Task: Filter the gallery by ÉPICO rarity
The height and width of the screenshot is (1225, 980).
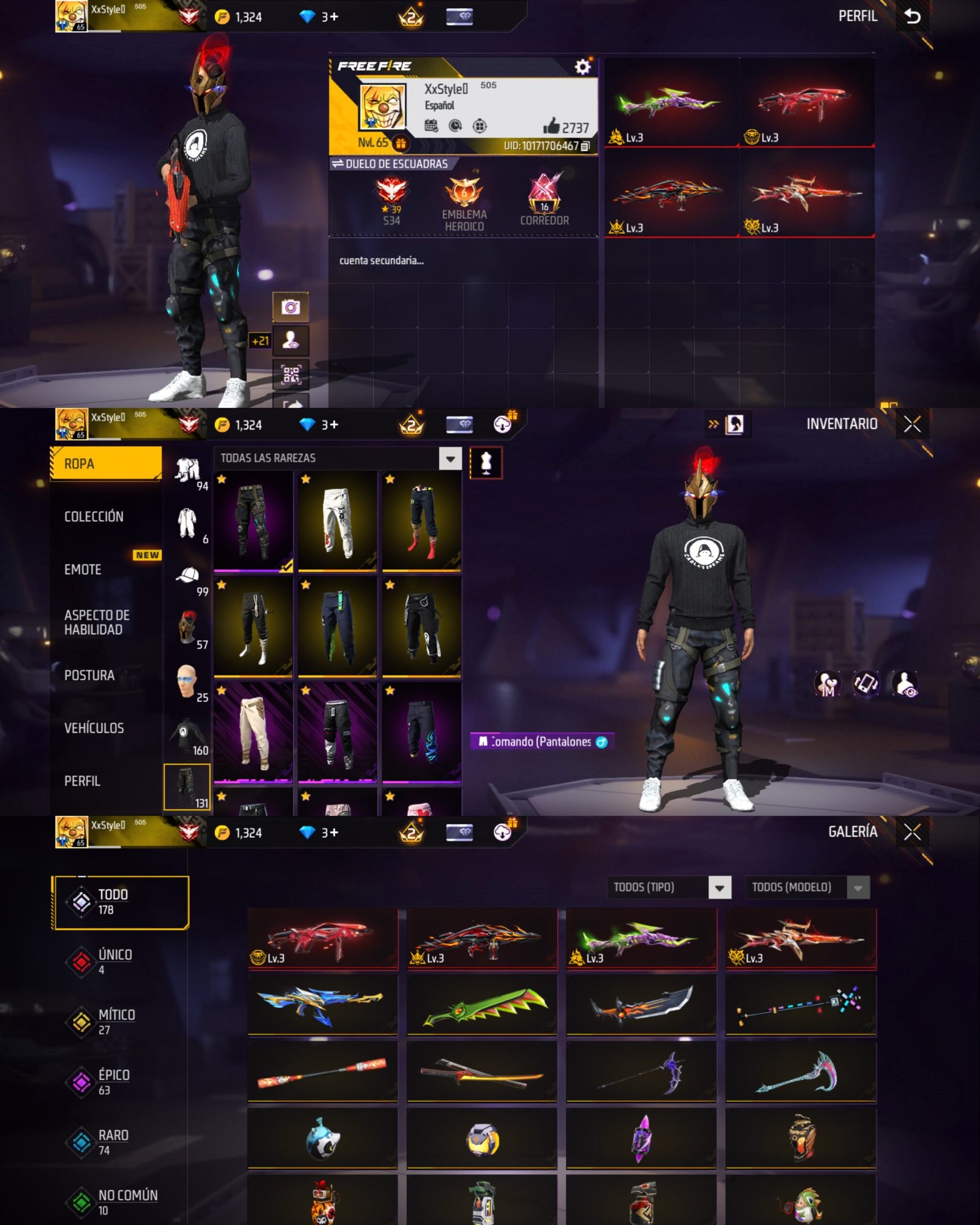Action: point(113,1082)
